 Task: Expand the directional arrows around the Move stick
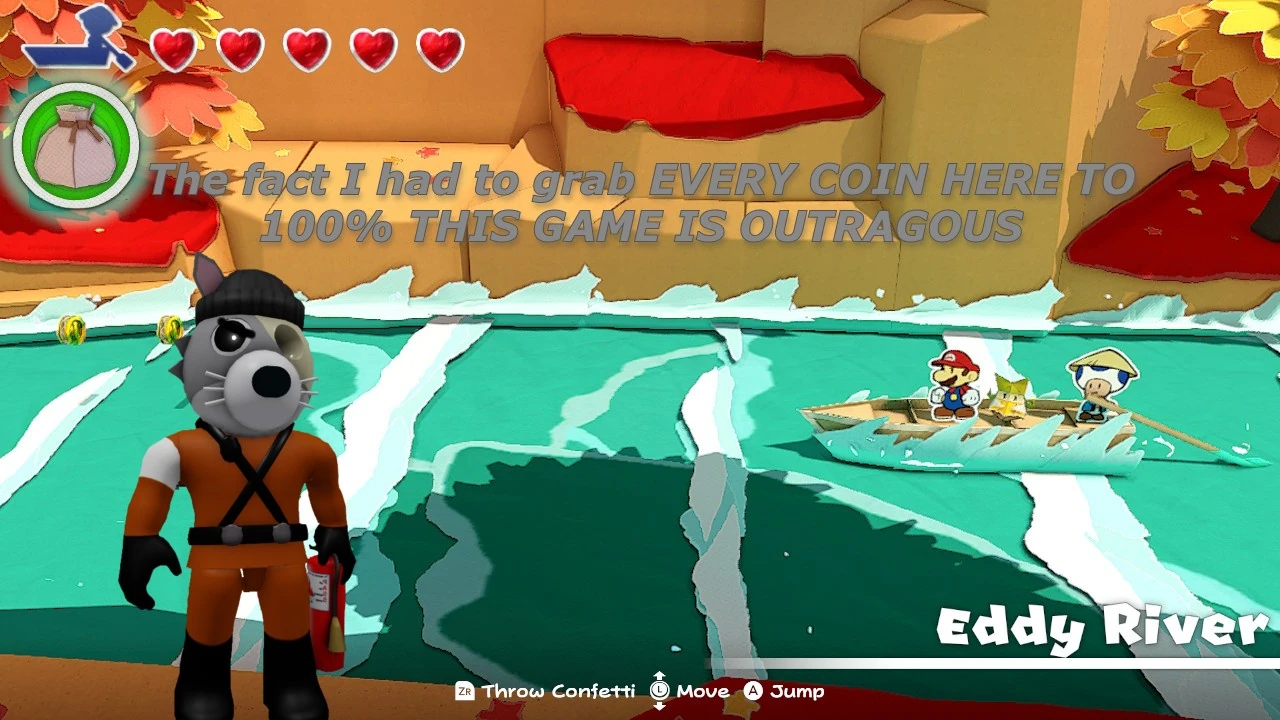[660, 691]
